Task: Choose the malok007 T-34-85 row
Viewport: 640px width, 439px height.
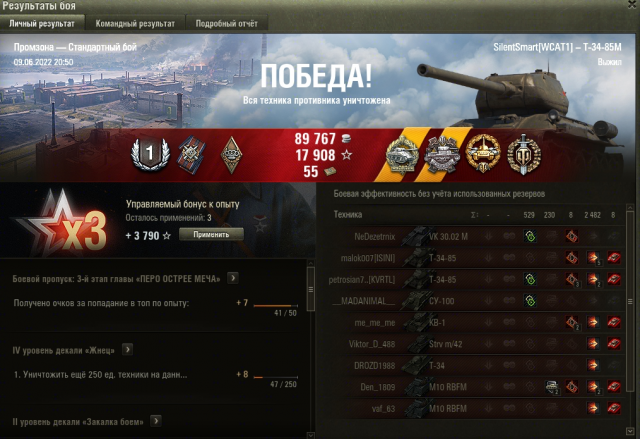Action: (470, 258)
